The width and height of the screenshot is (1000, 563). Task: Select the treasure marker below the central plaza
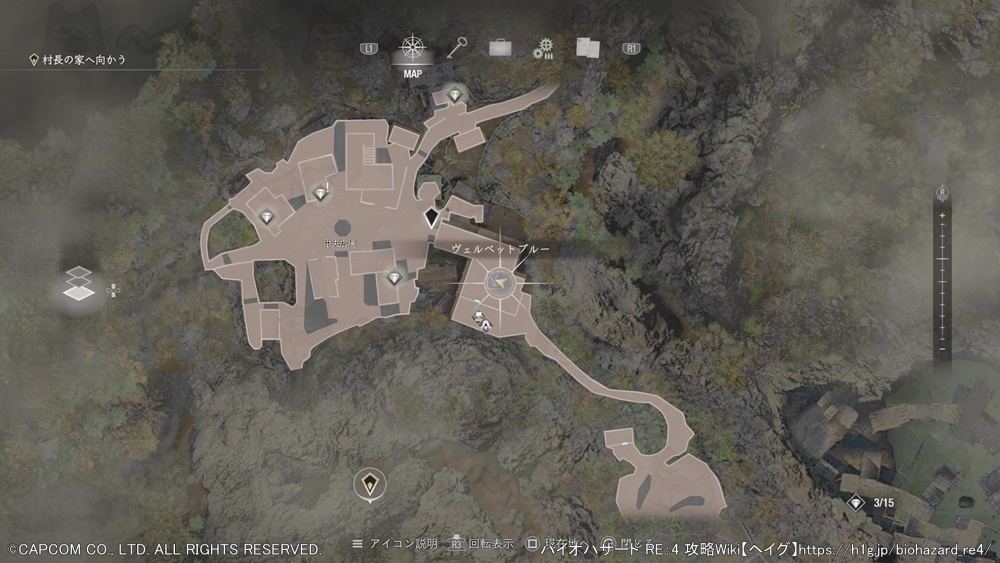click(x=393, y=277)
